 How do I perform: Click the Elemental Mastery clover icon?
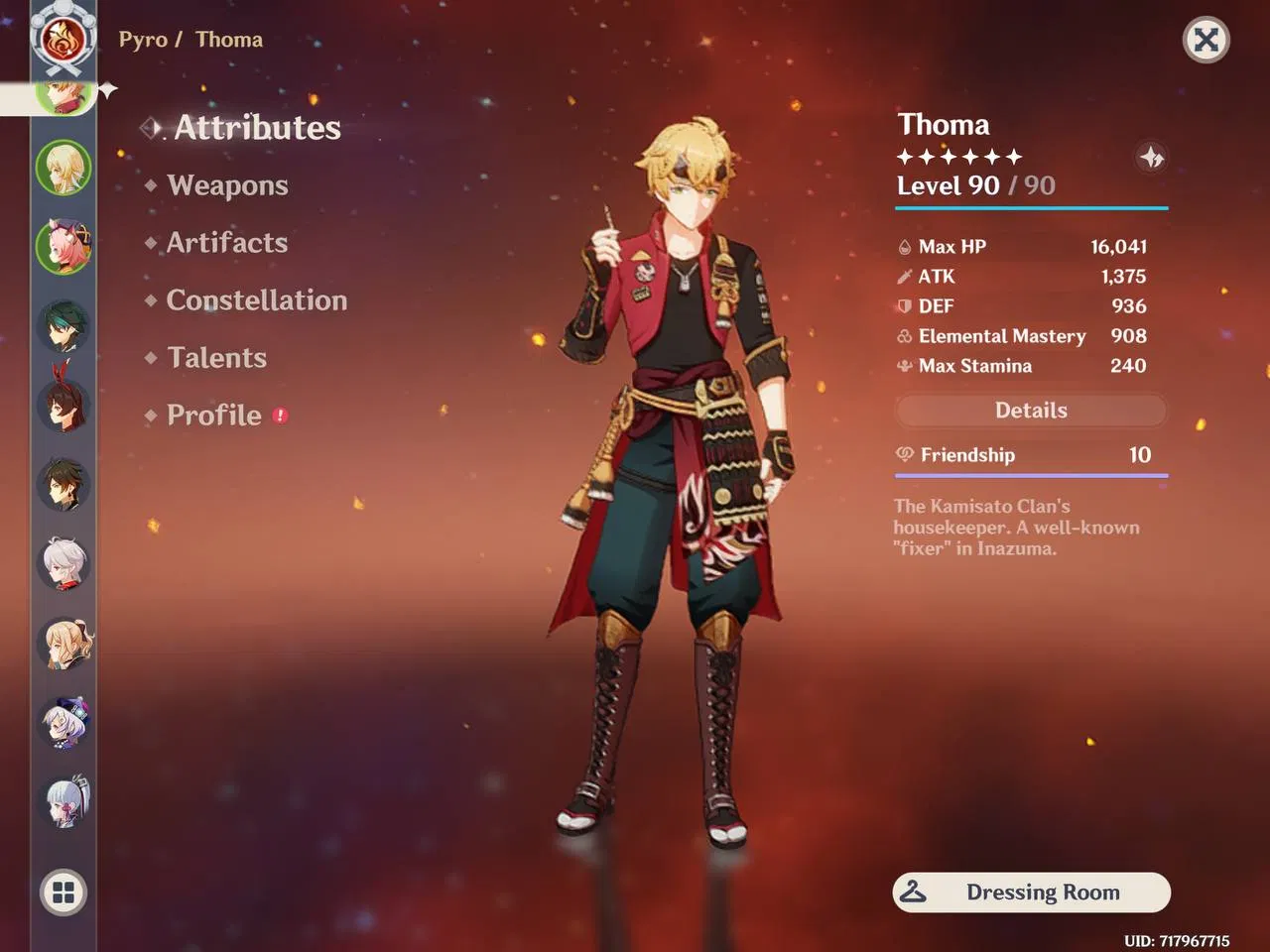pos(904,336)
